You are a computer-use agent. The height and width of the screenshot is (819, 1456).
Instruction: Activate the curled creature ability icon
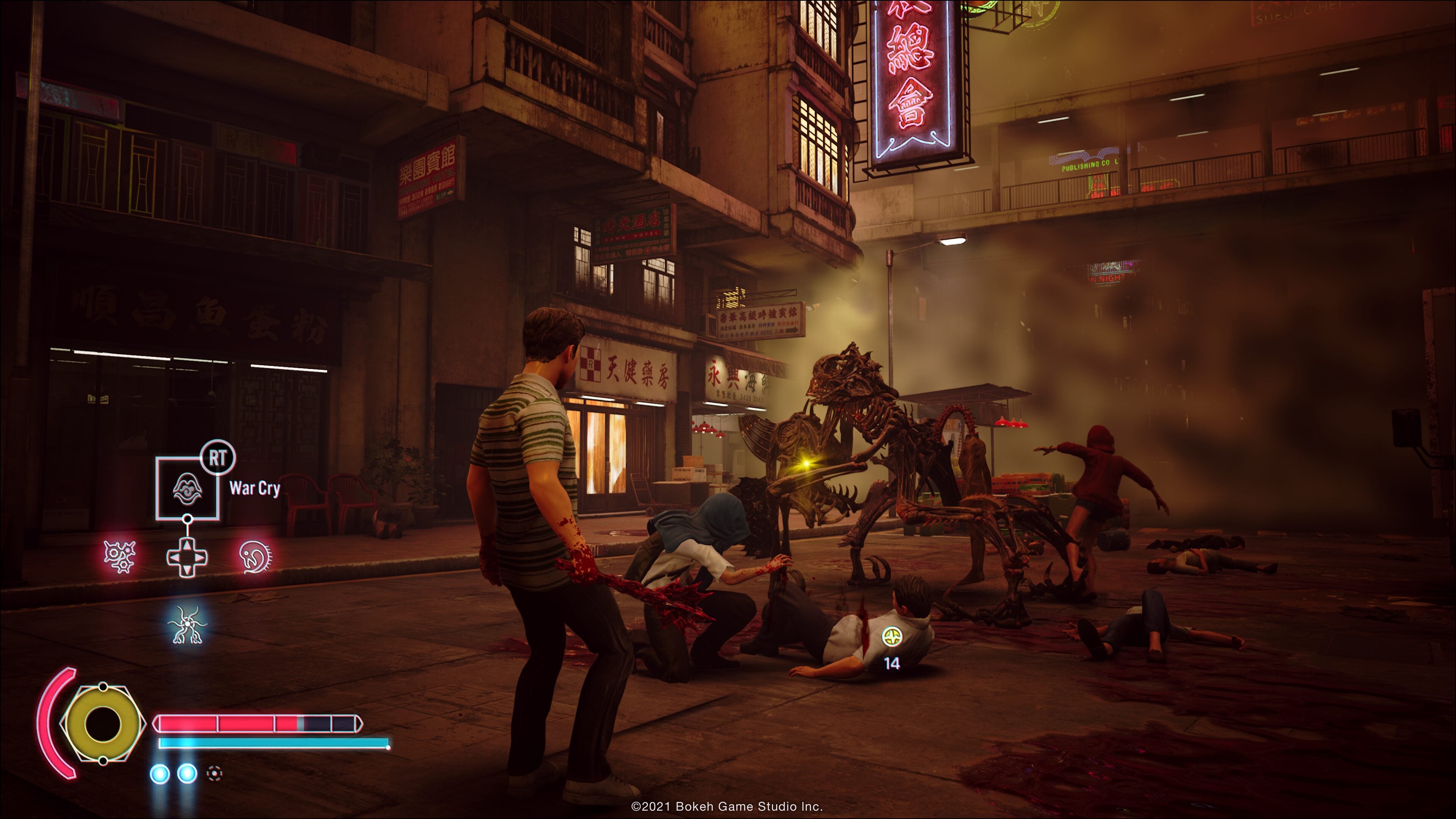pyautogui.click(x=256, y=557)
